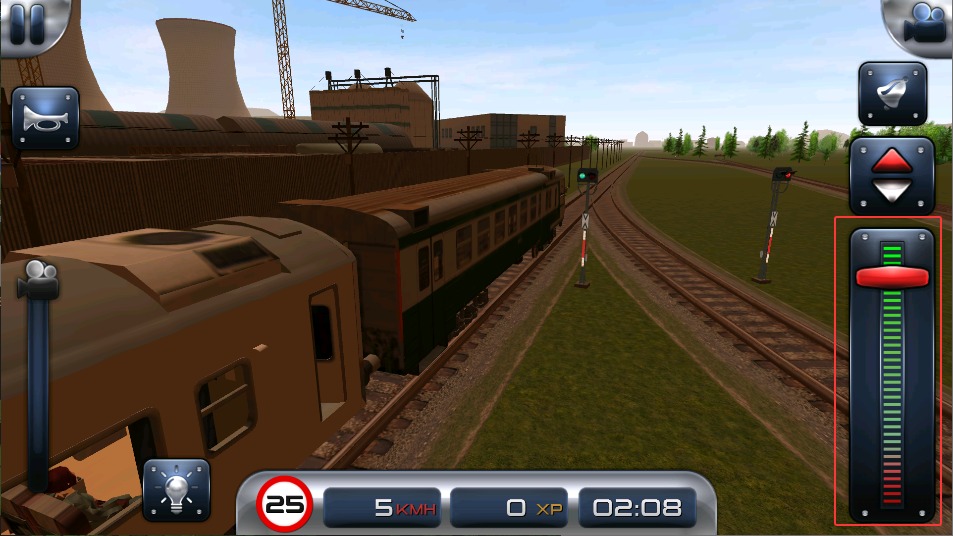This screenshot has height=536, width=953.
Task: Turn on the train headlights
Action: point(176,490)
